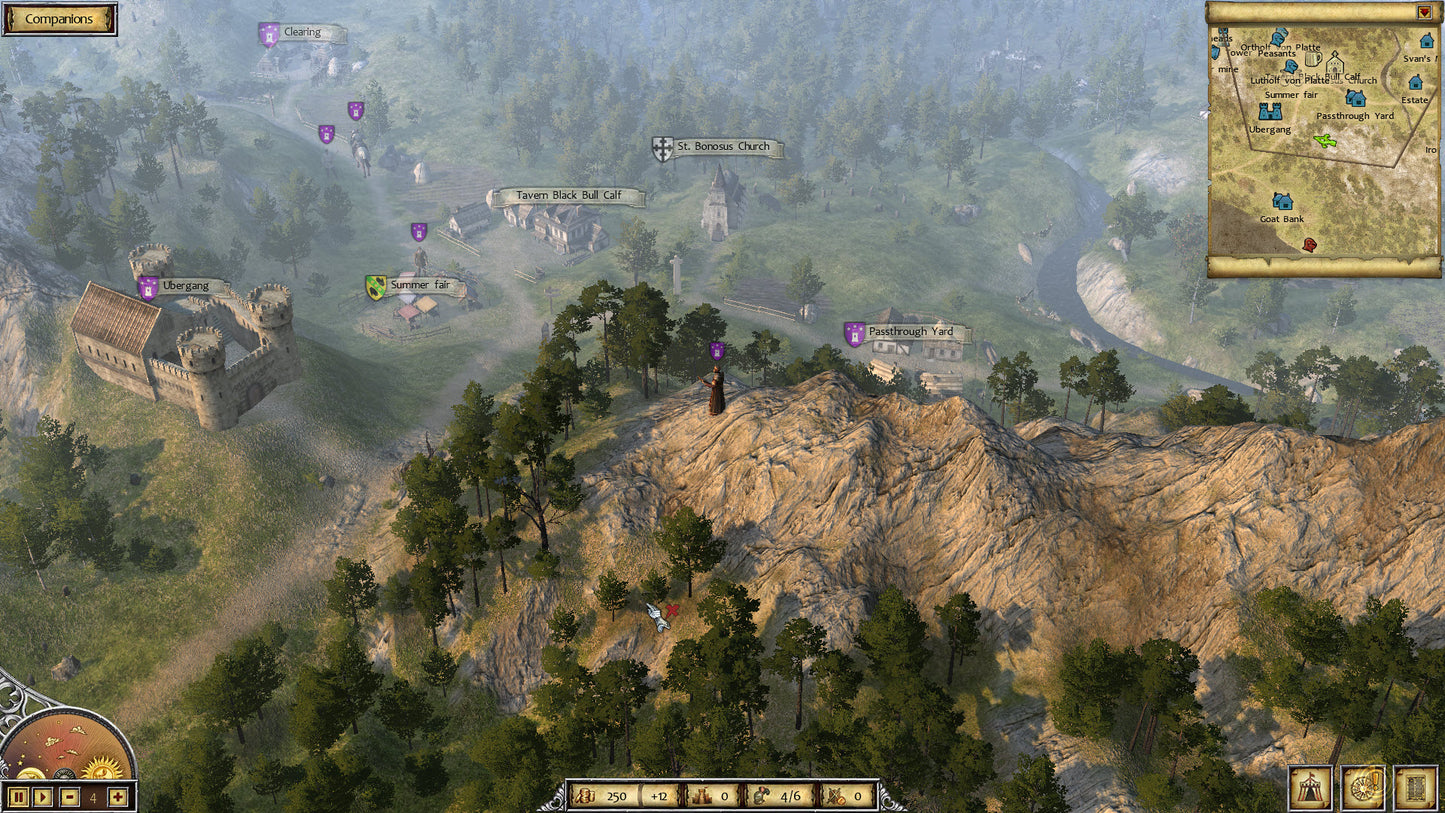Select the red helmet enemy marker on minimap
This screenshot has width=1445, height=813.
1309,244
